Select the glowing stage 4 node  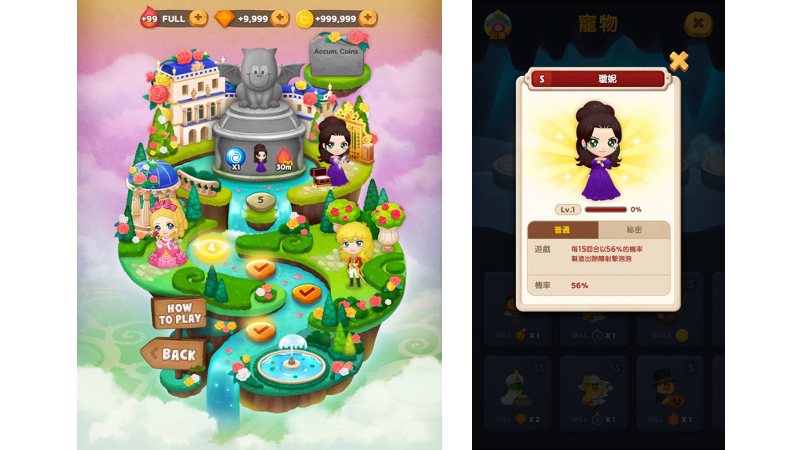click(x=211, y=248)
